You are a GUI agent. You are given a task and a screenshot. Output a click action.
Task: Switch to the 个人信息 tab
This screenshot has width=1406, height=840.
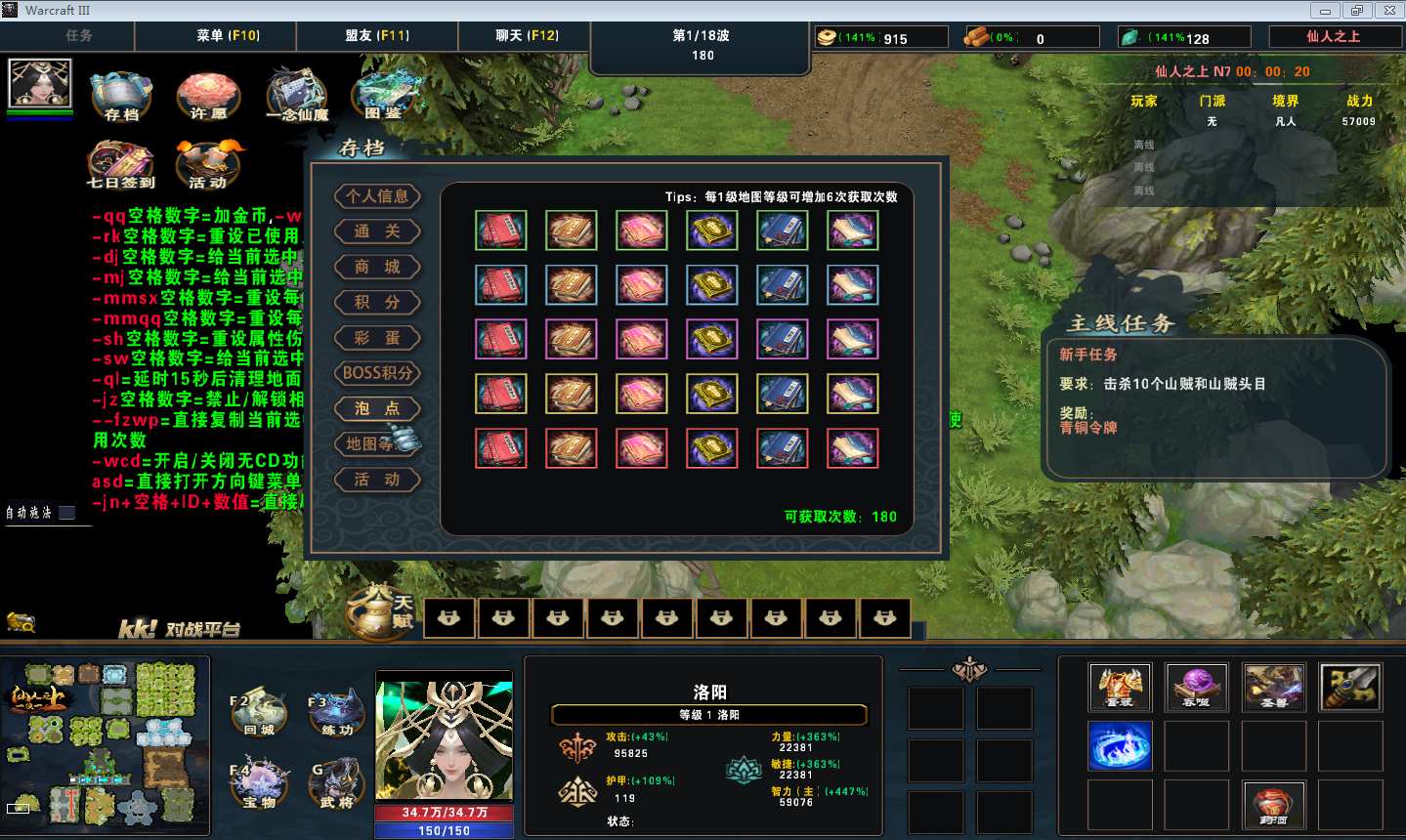pos(377,196)
